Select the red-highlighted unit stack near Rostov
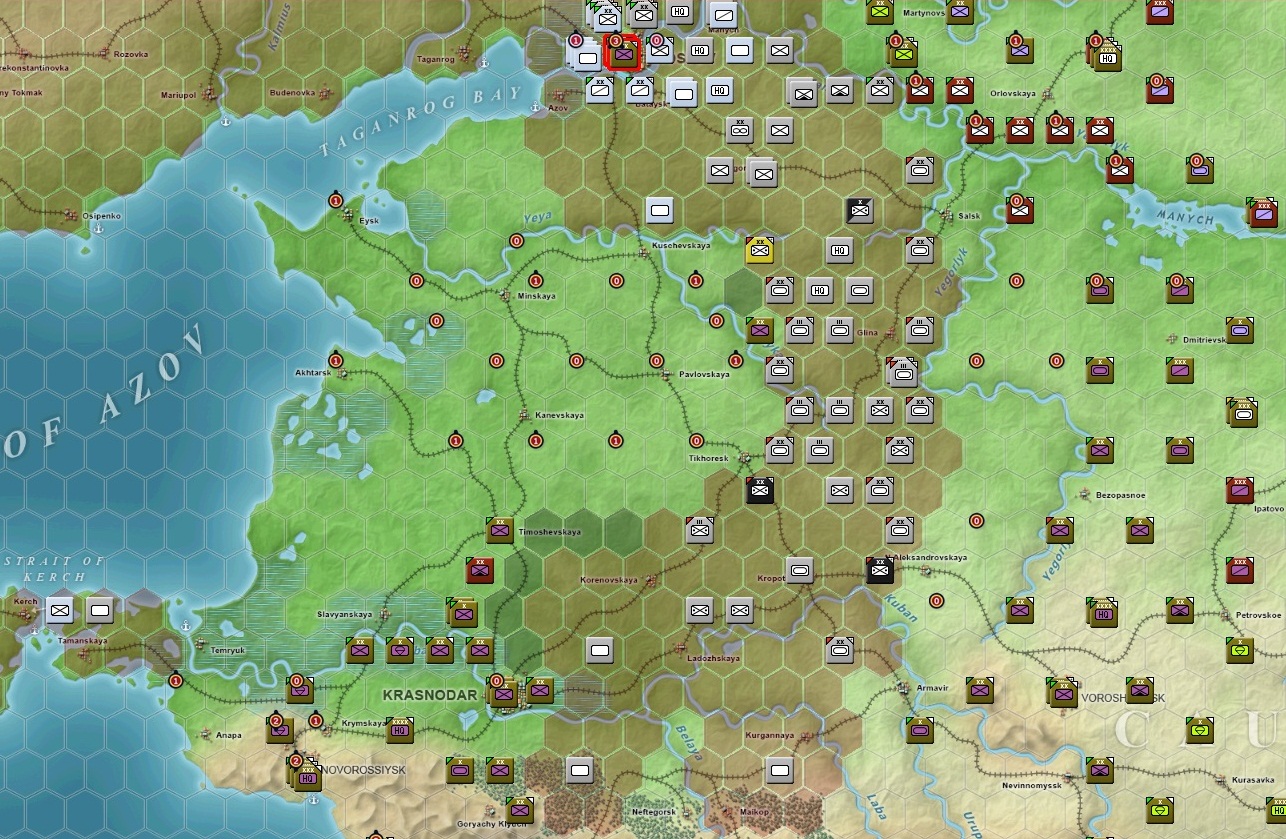The height and width of the screenshot is (839, 1286). (x=622, y=54)
